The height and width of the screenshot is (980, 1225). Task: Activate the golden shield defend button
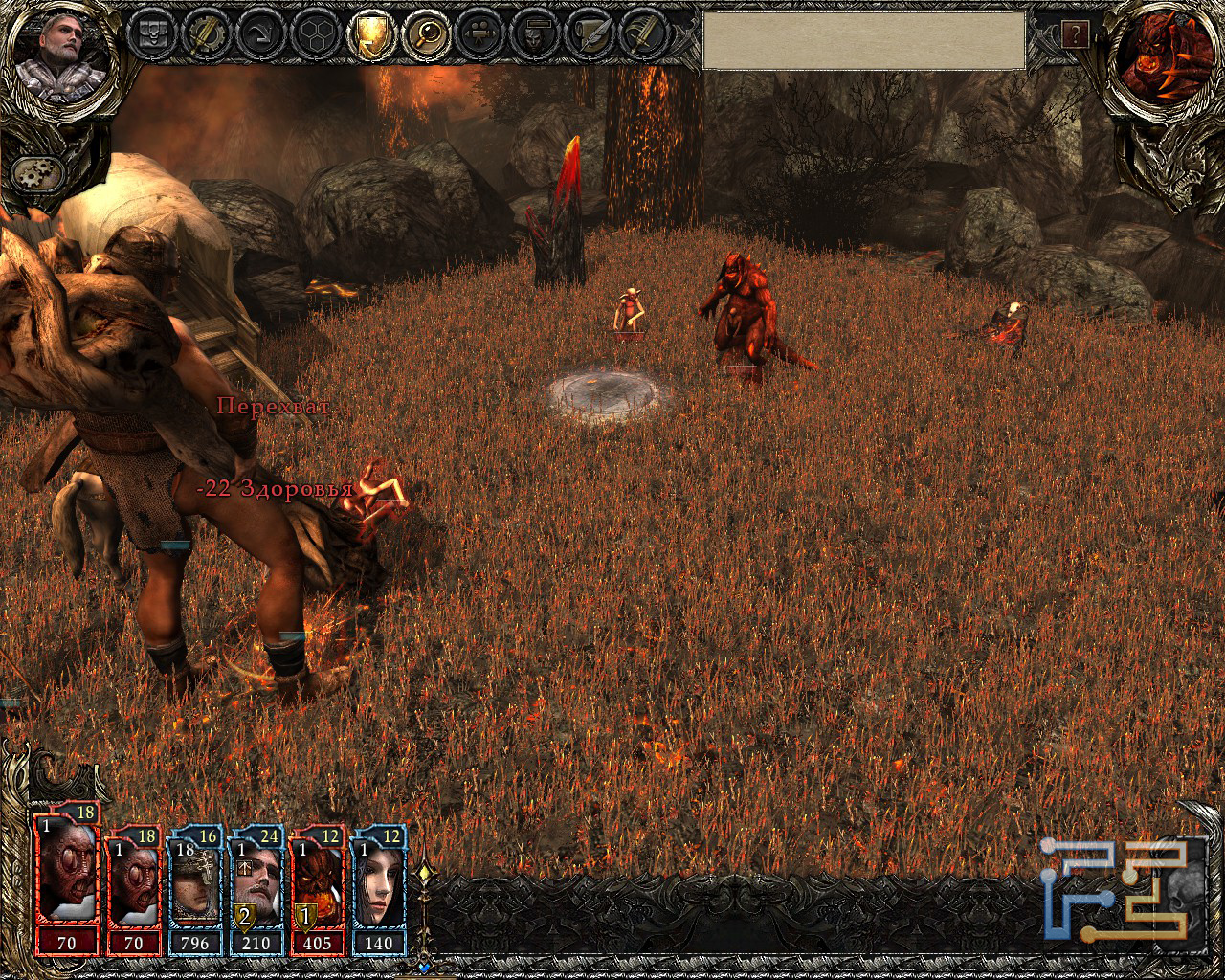click(x=369, y=34)
